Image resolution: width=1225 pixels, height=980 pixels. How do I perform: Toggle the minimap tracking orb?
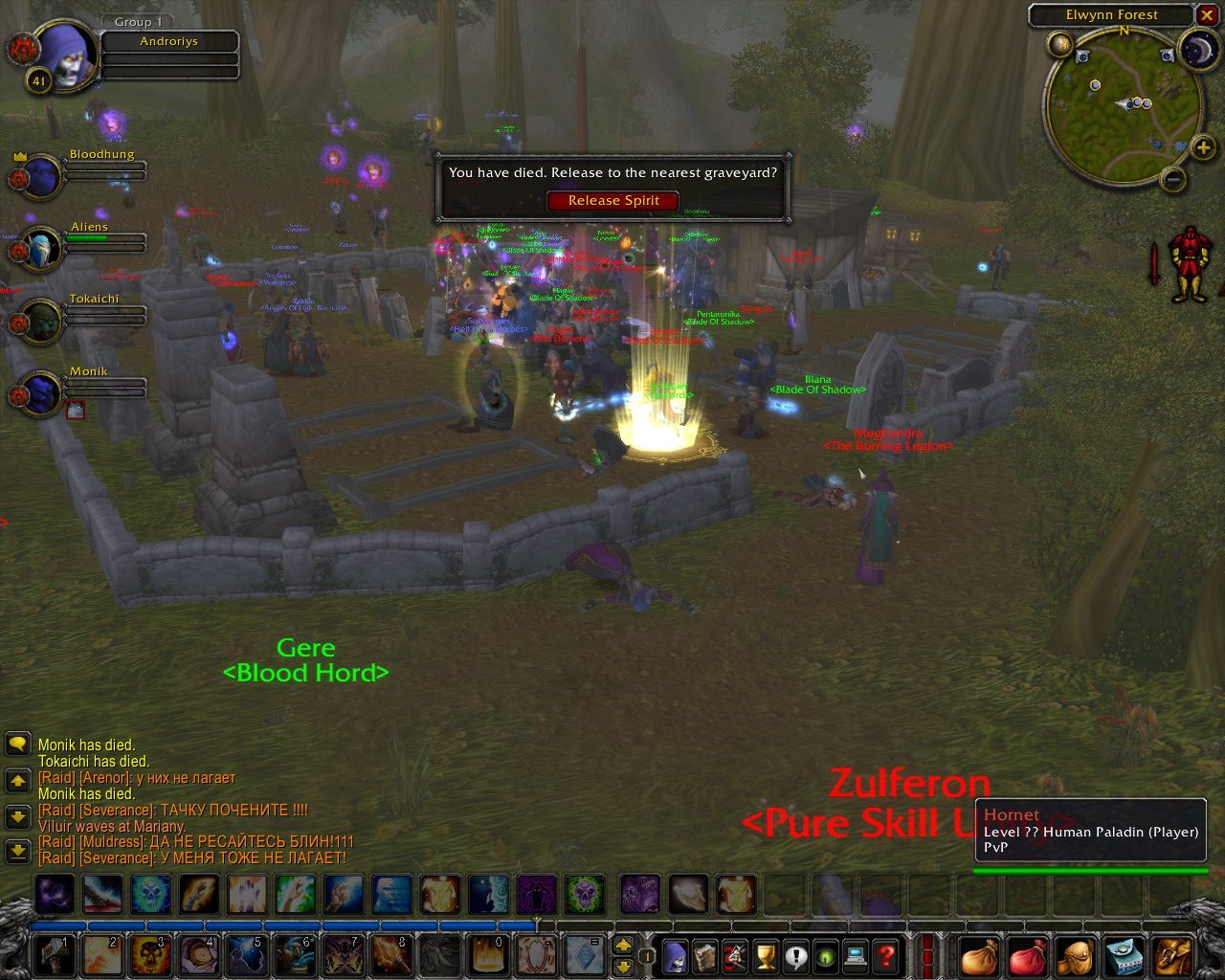[x=1059, y=44]
